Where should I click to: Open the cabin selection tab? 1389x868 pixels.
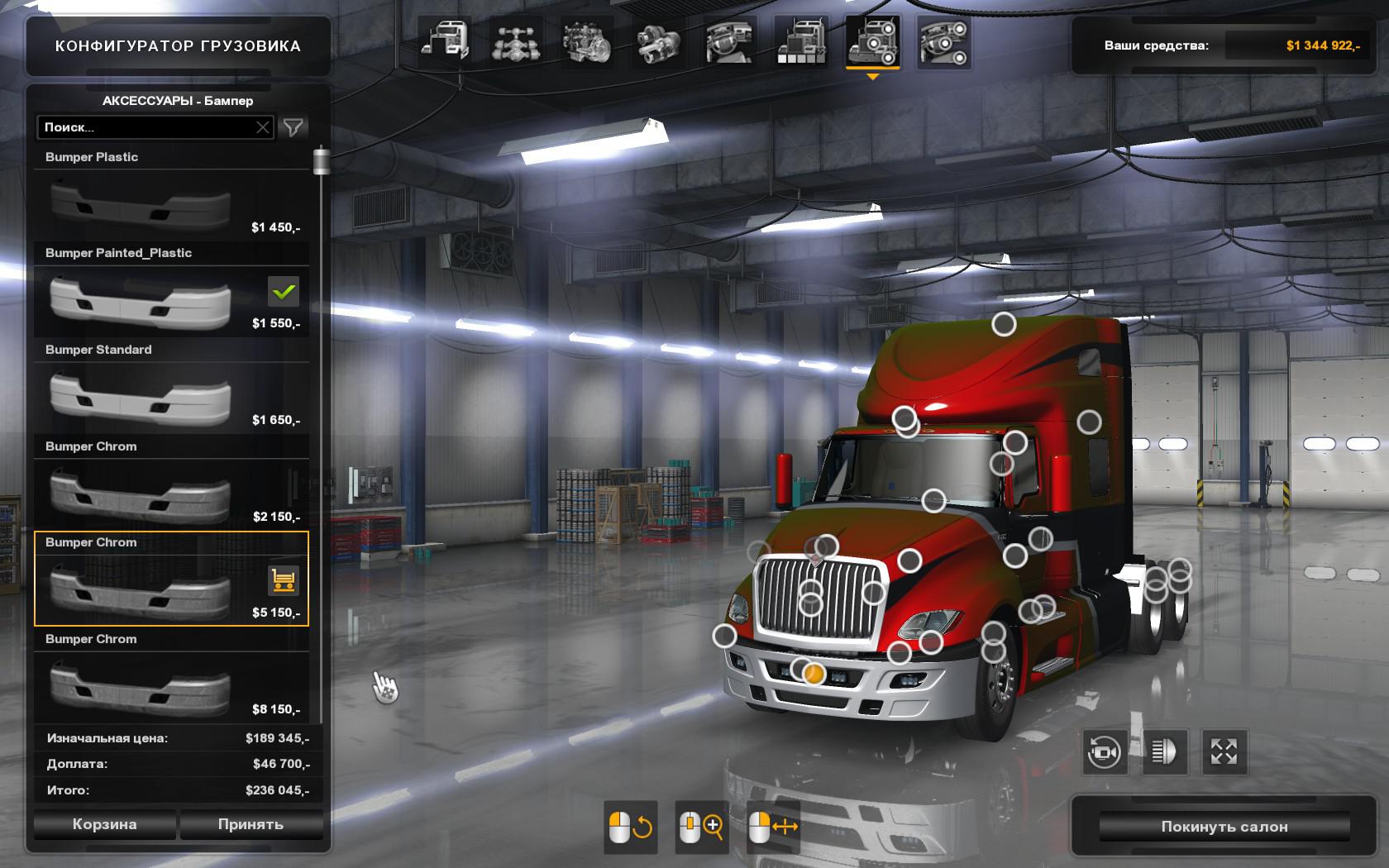click(445, 42)
